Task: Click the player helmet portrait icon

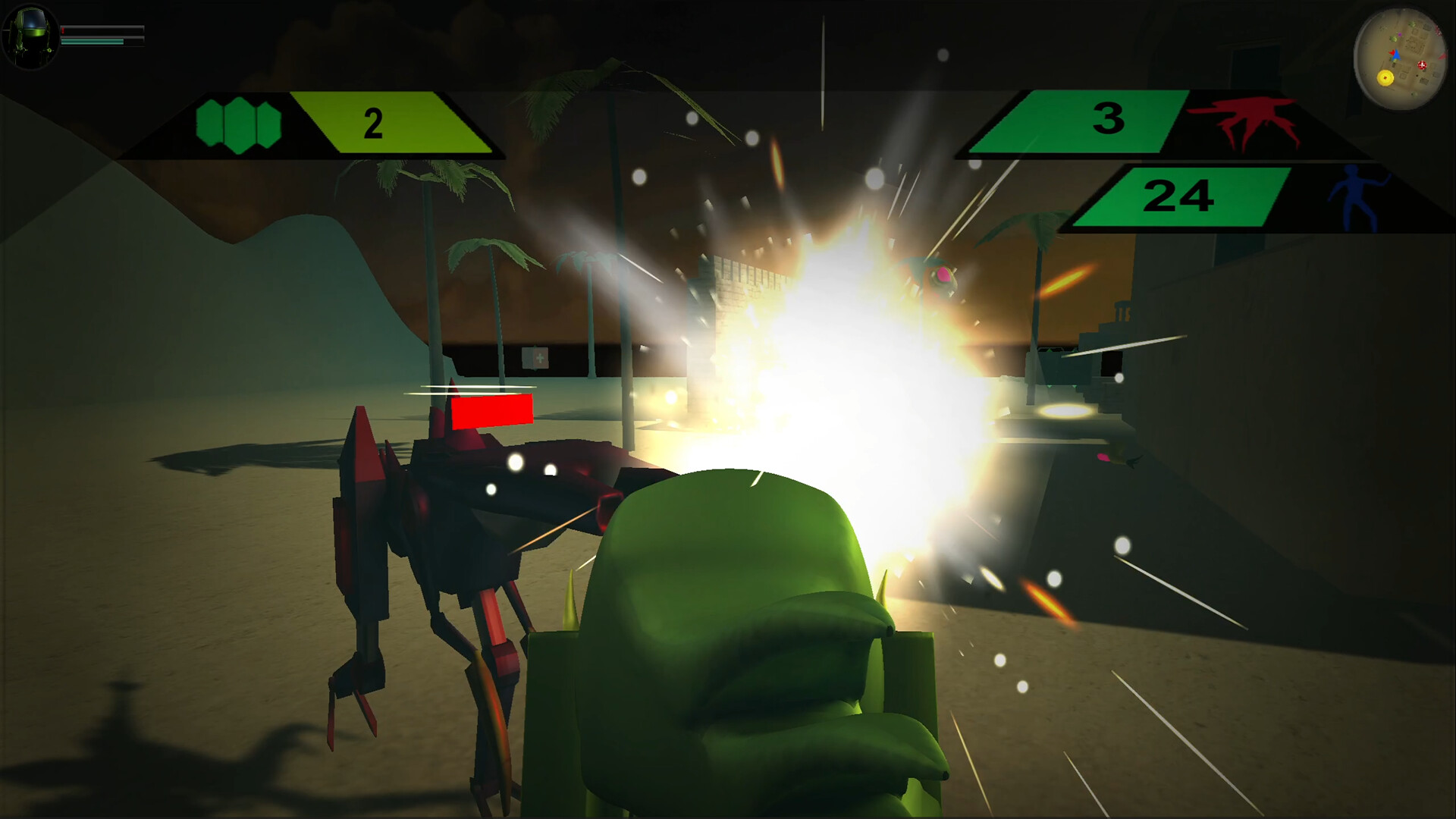Action: [x=30, y=36]
